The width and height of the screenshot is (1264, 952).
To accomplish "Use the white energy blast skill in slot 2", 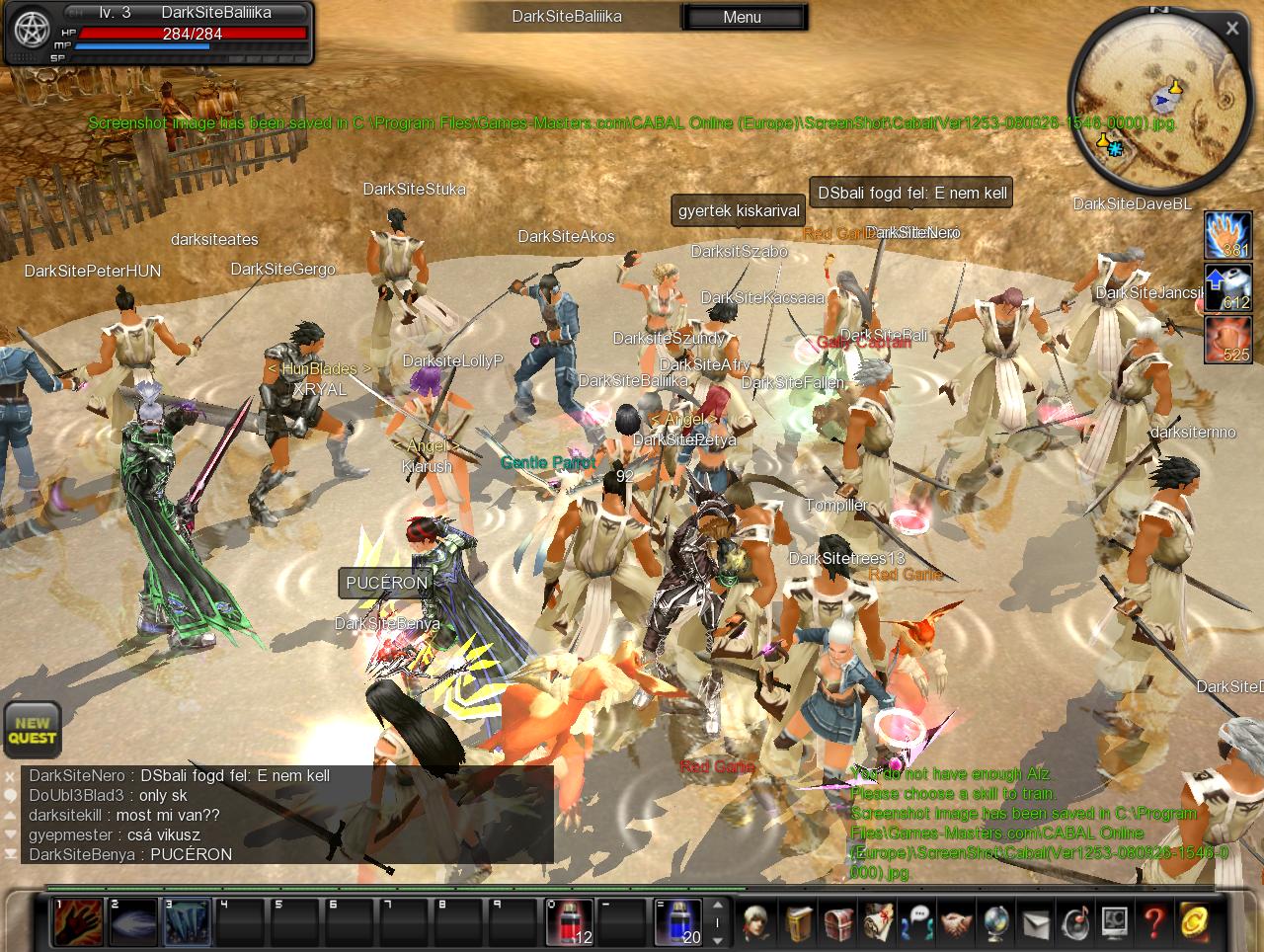I will point(132,922).
